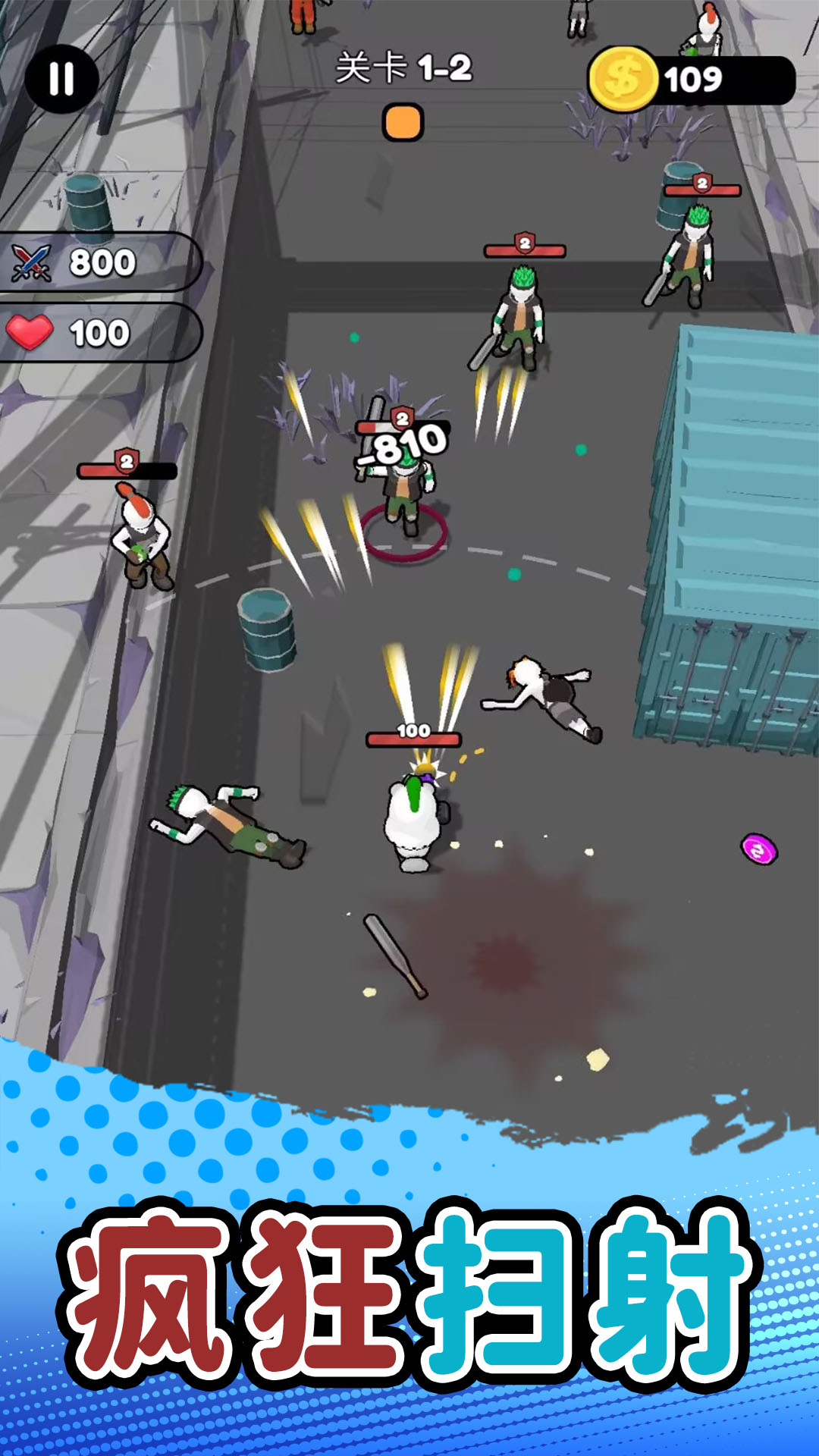Pause the game with the pause button
The height and width of the screenshot is (1456, 819).
pyautogui.click(x=61, y=78)
